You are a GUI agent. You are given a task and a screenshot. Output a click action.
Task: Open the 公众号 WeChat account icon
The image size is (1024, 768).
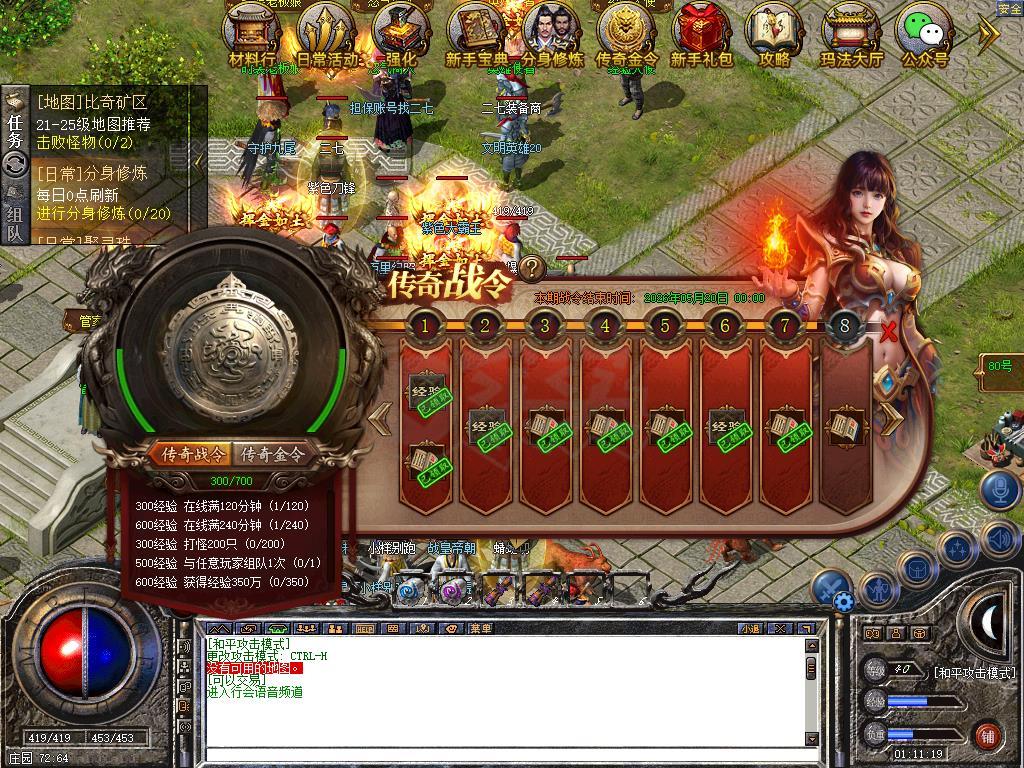(x=924, y=32)
